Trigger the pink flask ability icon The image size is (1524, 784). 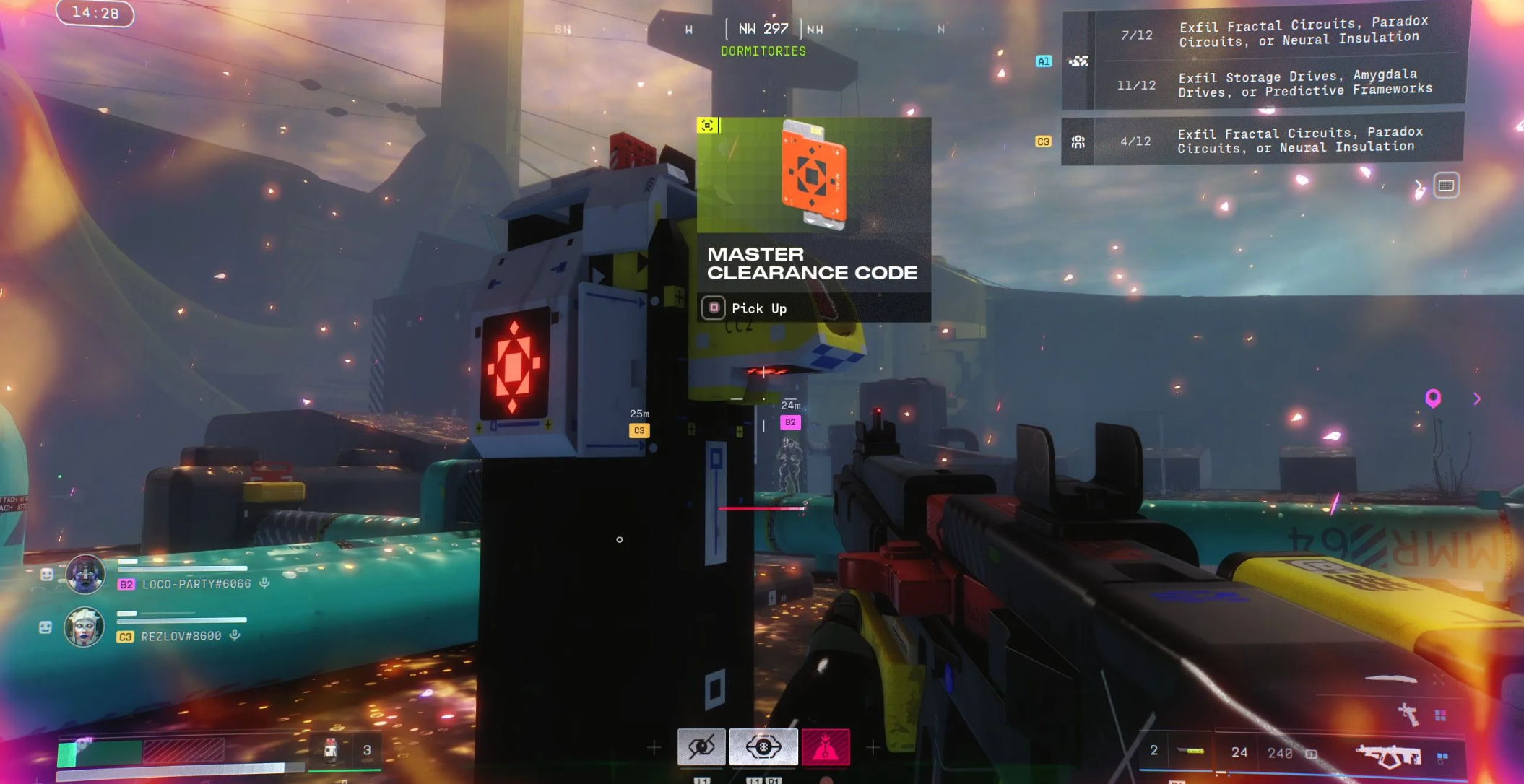(x=826, y=746)
